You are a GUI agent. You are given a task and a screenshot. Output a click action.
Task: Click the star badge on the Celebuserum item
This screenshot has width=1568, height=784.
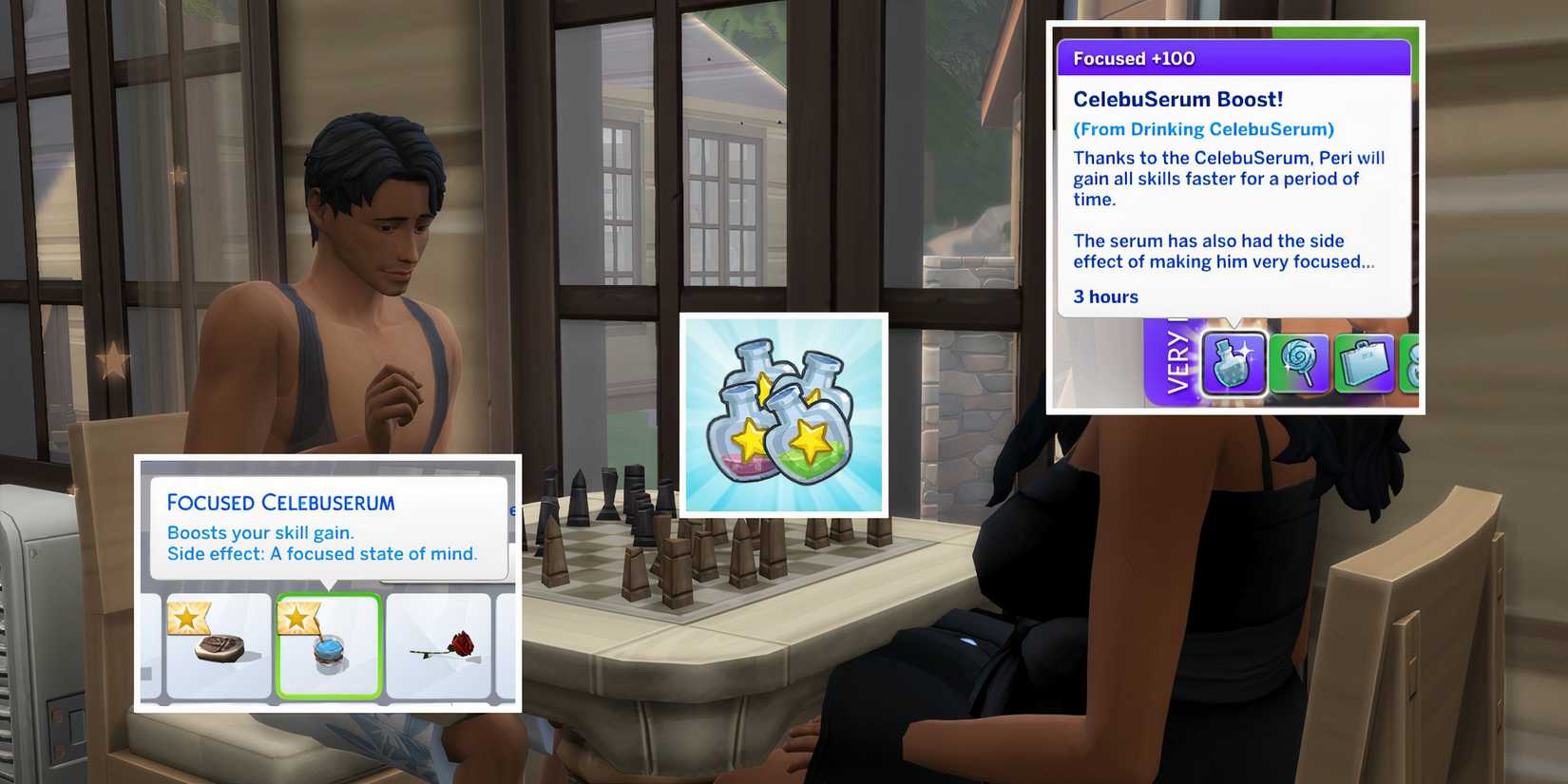298,618
